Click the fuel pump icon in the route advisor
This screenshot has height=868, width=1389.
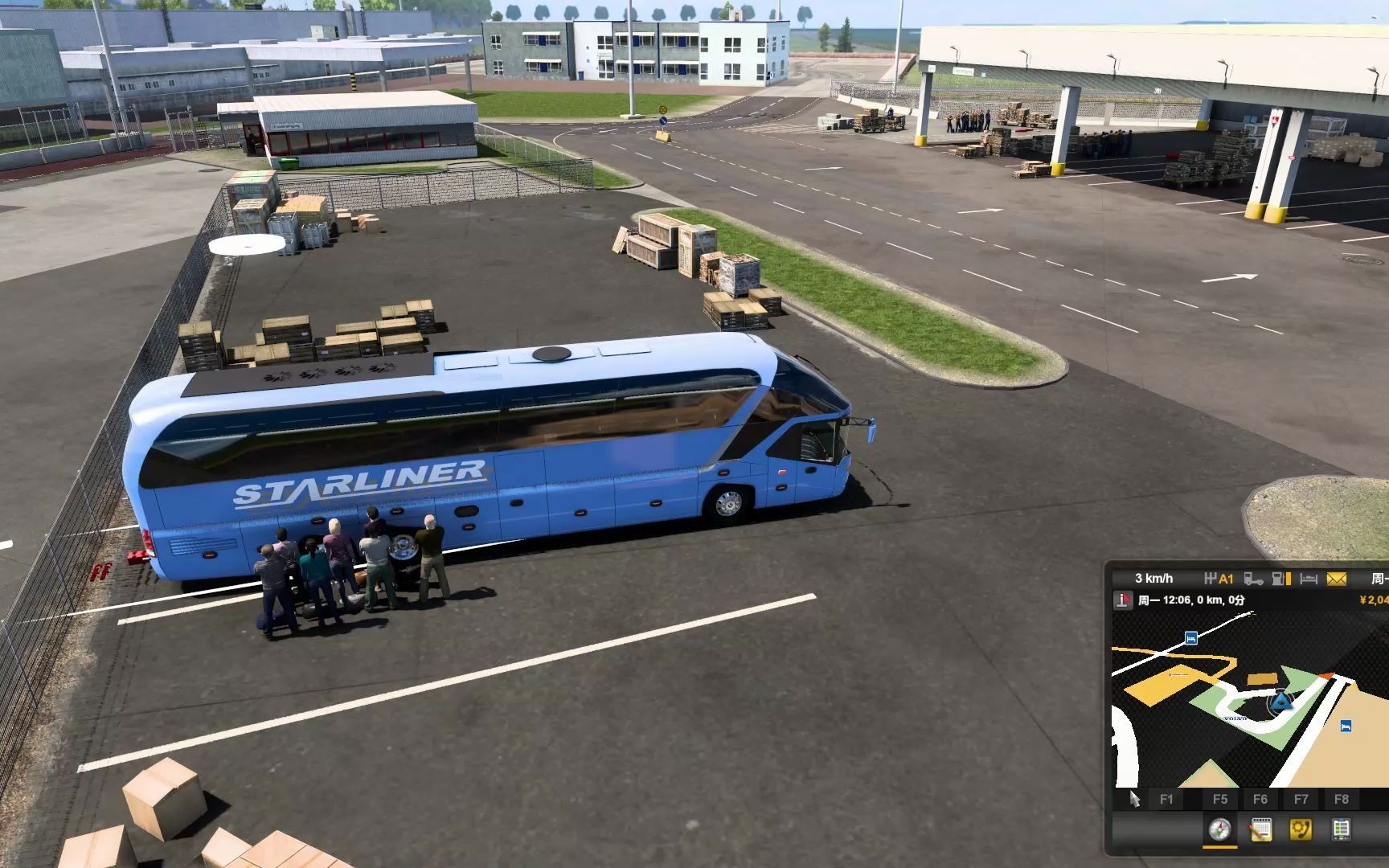[1276, 579]
